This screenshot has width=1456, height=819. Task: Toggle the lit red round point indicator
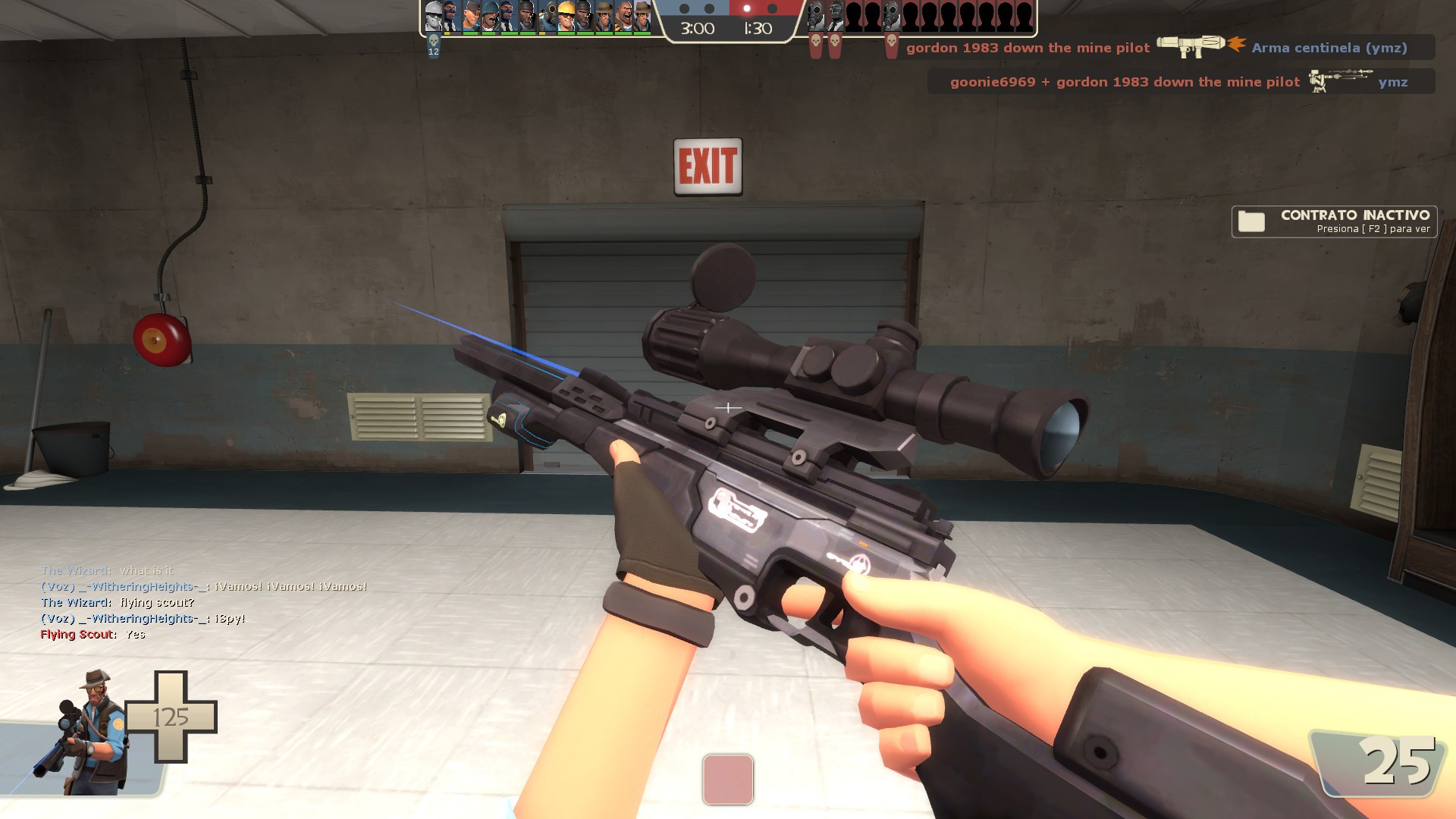(747, 9)
